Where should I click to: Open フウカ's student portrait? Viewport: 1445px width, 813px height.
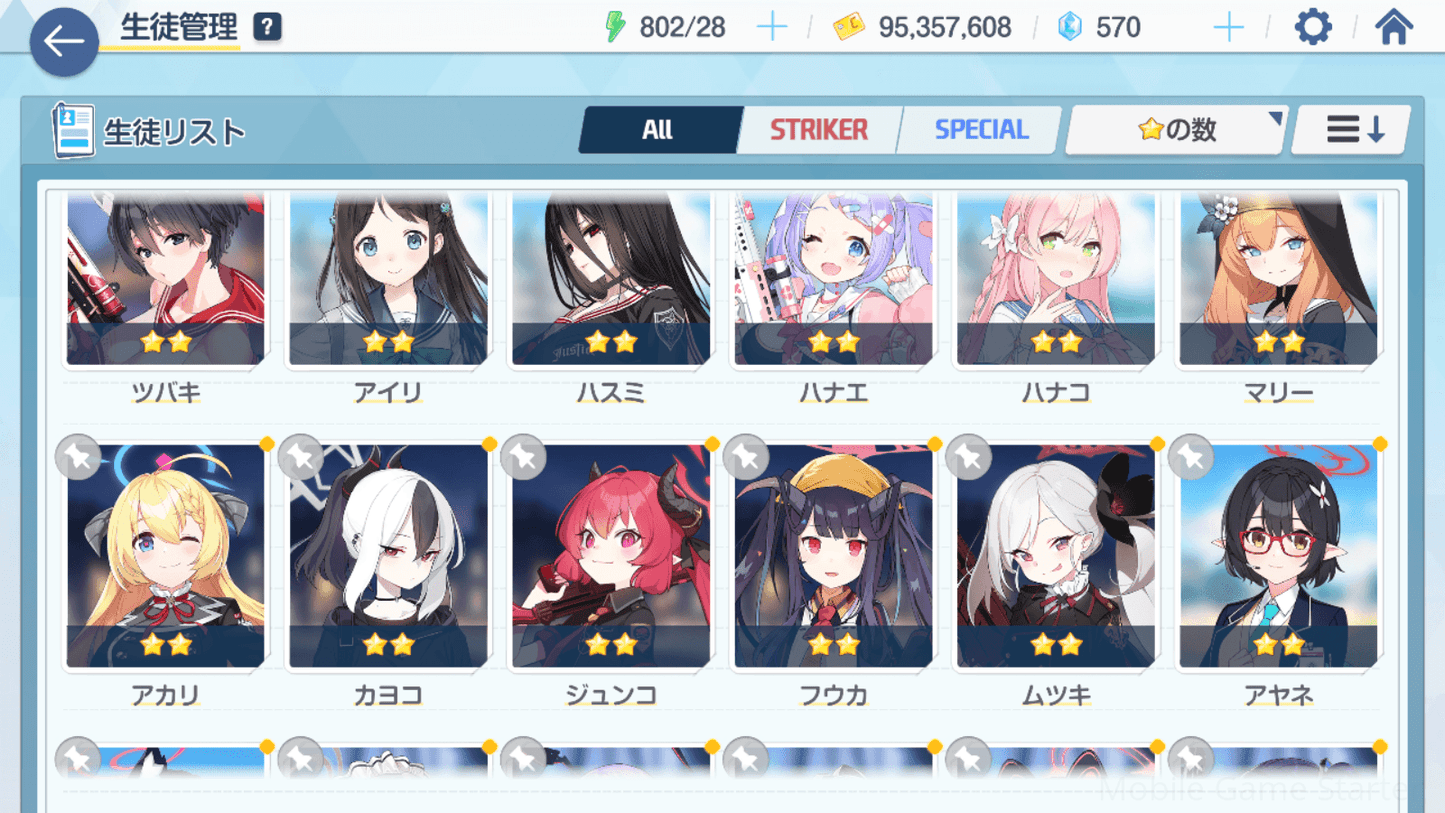coord(833,557)
